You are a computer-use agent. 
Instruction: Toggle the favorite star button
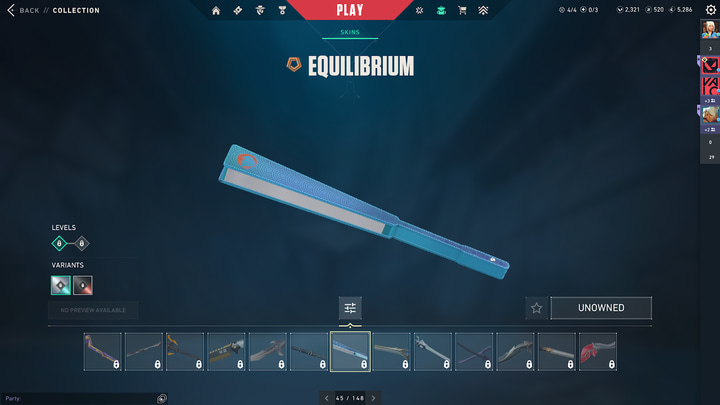536,308
